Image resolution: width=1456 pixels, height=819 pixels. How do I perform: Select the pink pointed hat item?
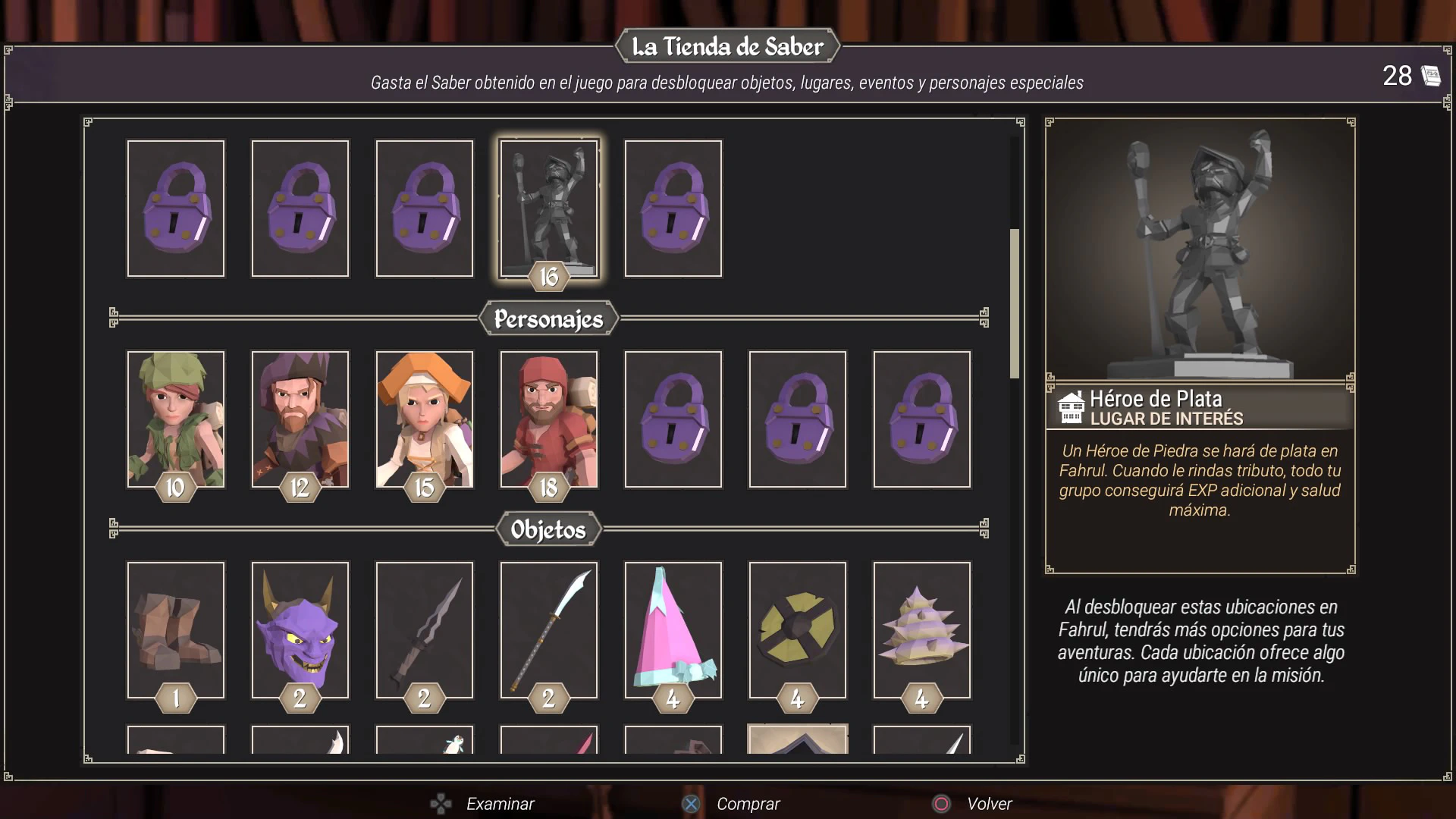(x=673, y=629)
